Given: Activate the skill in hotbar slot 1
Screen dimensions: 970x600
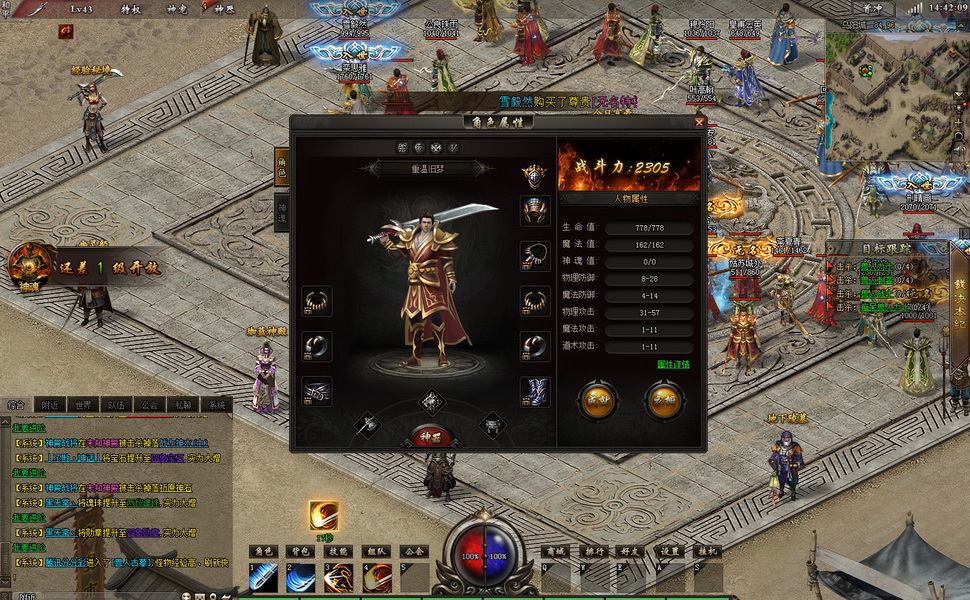Looking at the screenshot, I should (264, 578).
